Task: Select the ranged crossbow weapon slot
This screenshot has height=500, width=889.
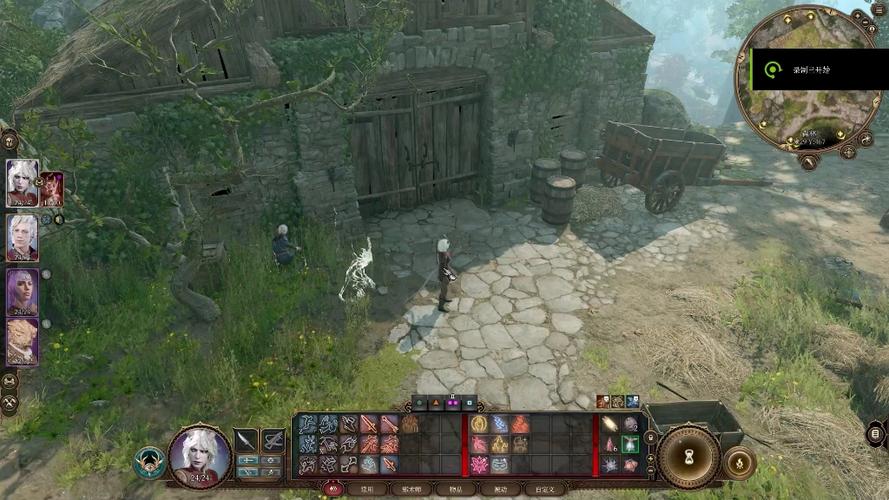Action: coord(272,440)
